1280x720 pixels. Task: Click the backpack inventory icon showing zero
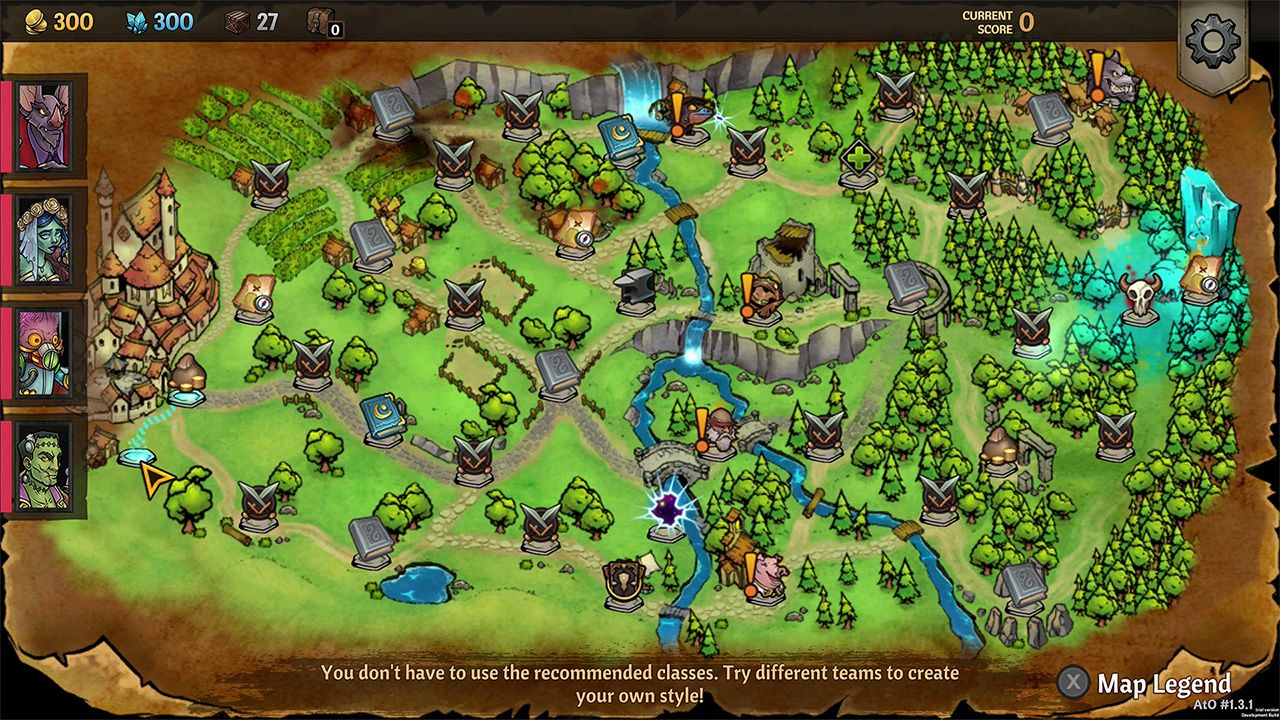tap(320, 22)
